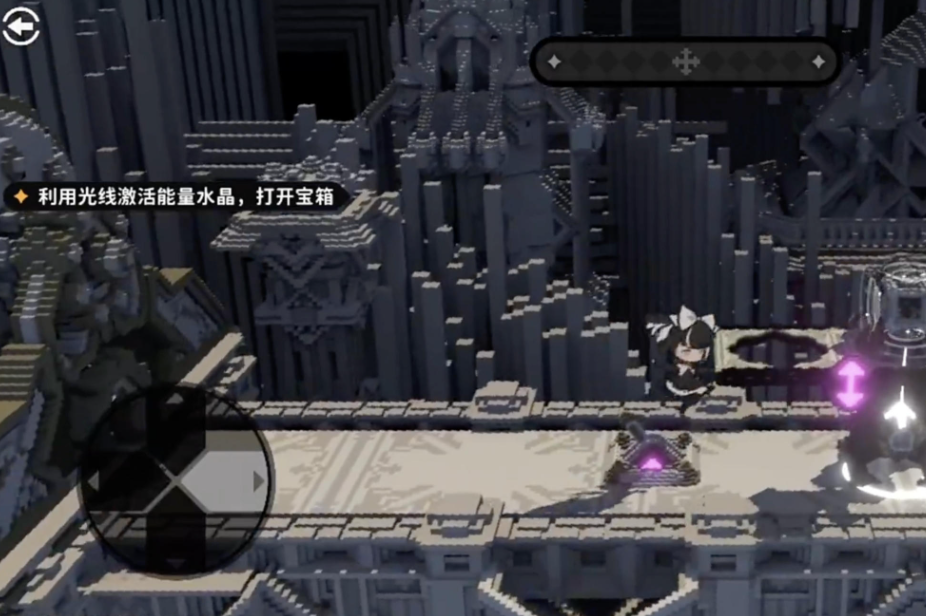926x616 pixels.
Task: Go back using the top-left arrow button
Action: 19,27
